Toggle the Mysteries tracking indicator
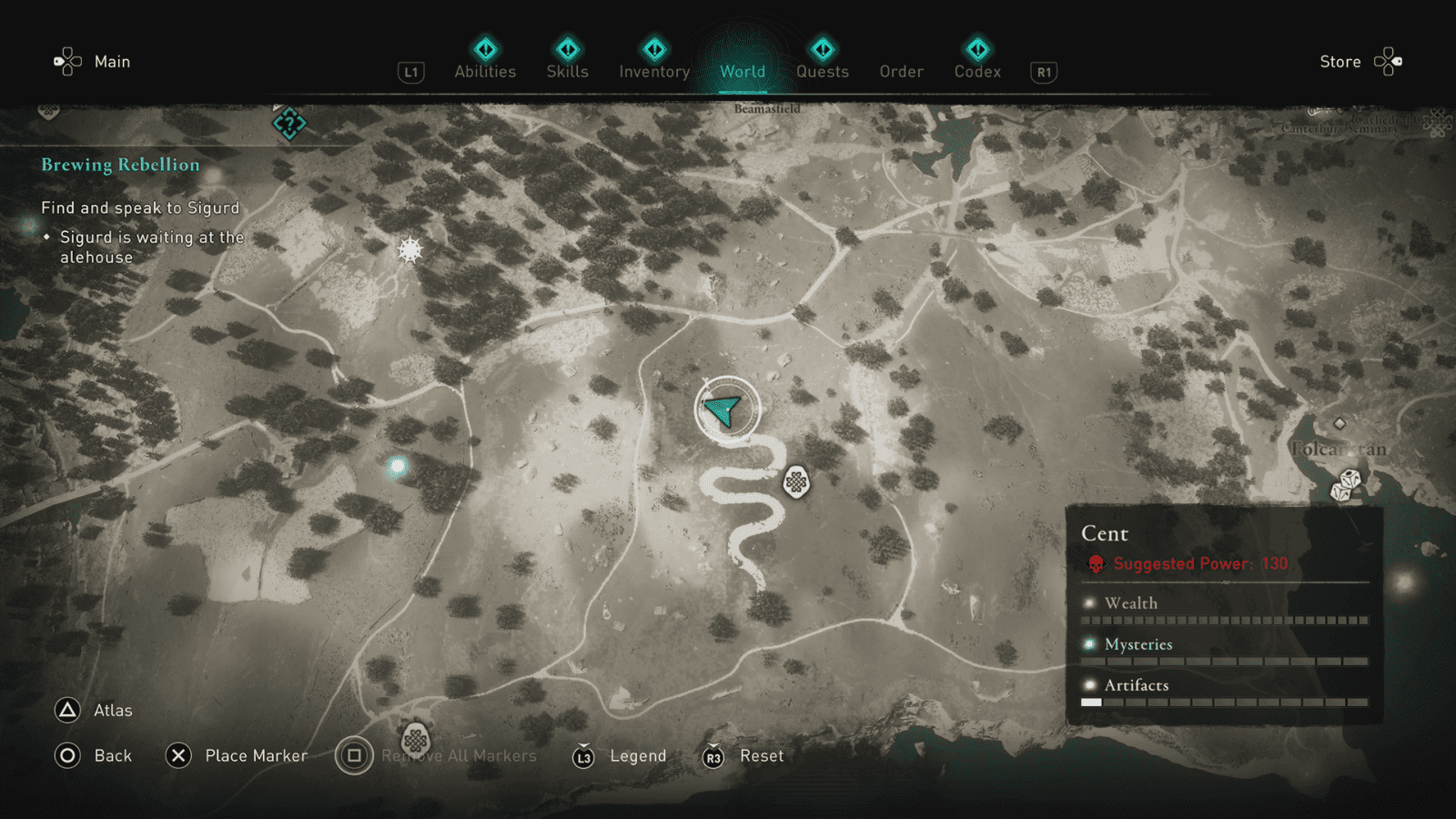The height and width of the screenshot is (819, 1456). point(1087,644)
